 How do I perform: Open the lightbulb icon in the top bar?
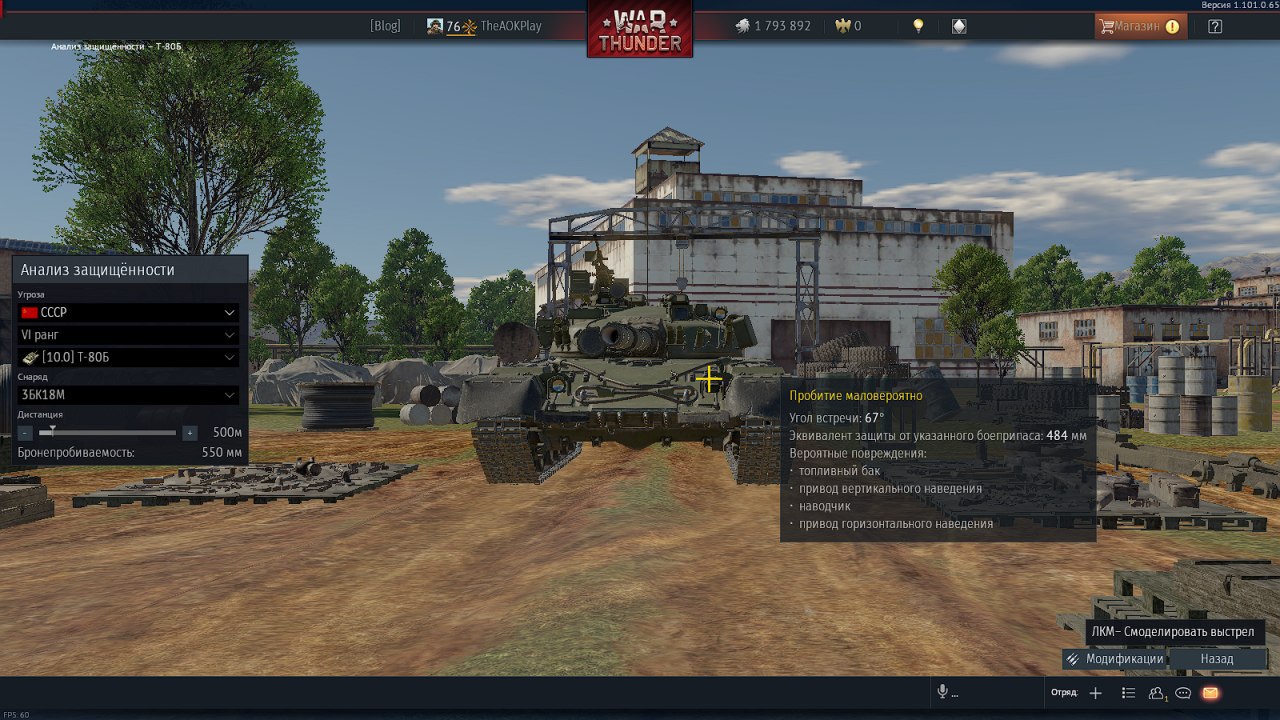tap(918, 26)
